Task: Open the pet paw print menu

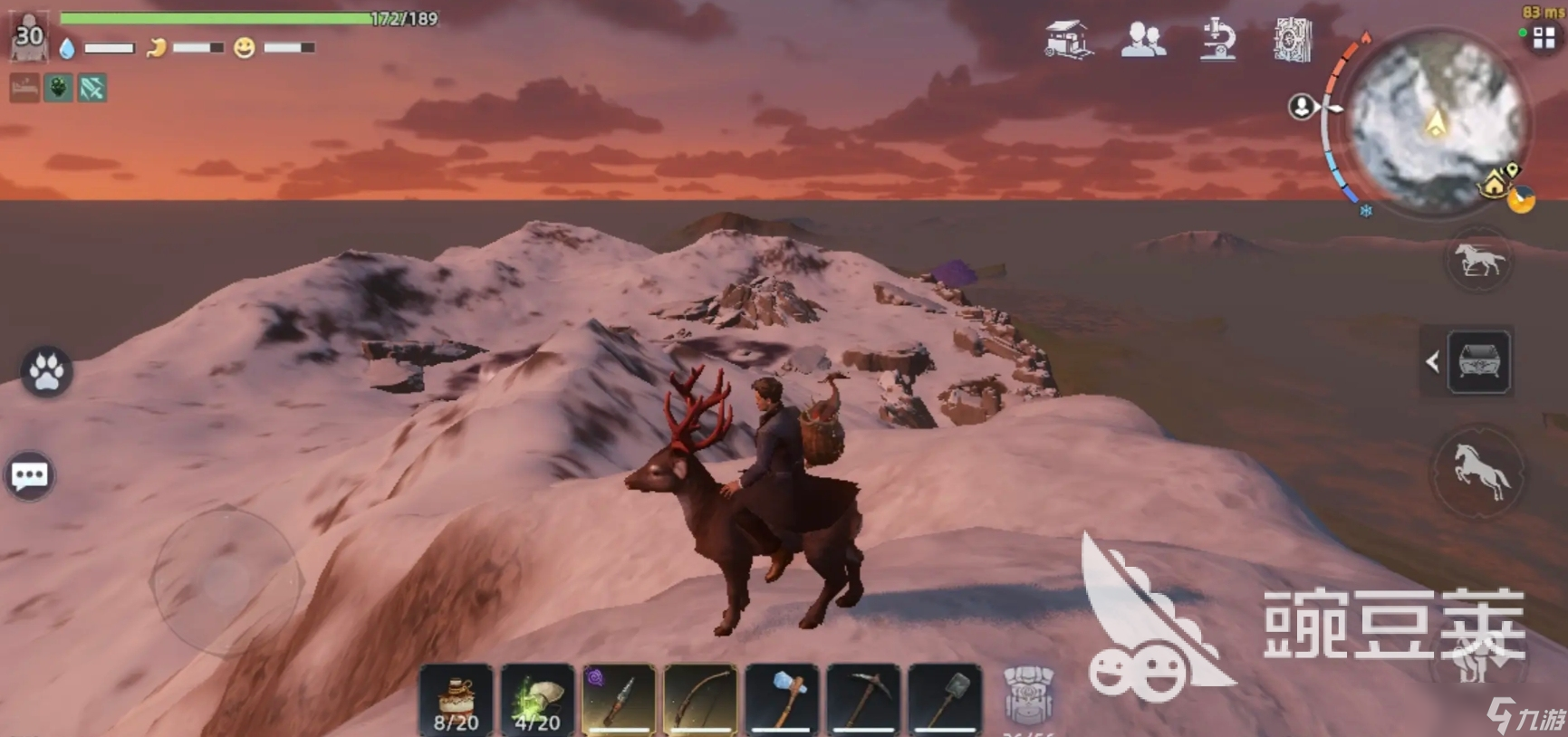Action: pyautogui.click(x=46, y=371)
